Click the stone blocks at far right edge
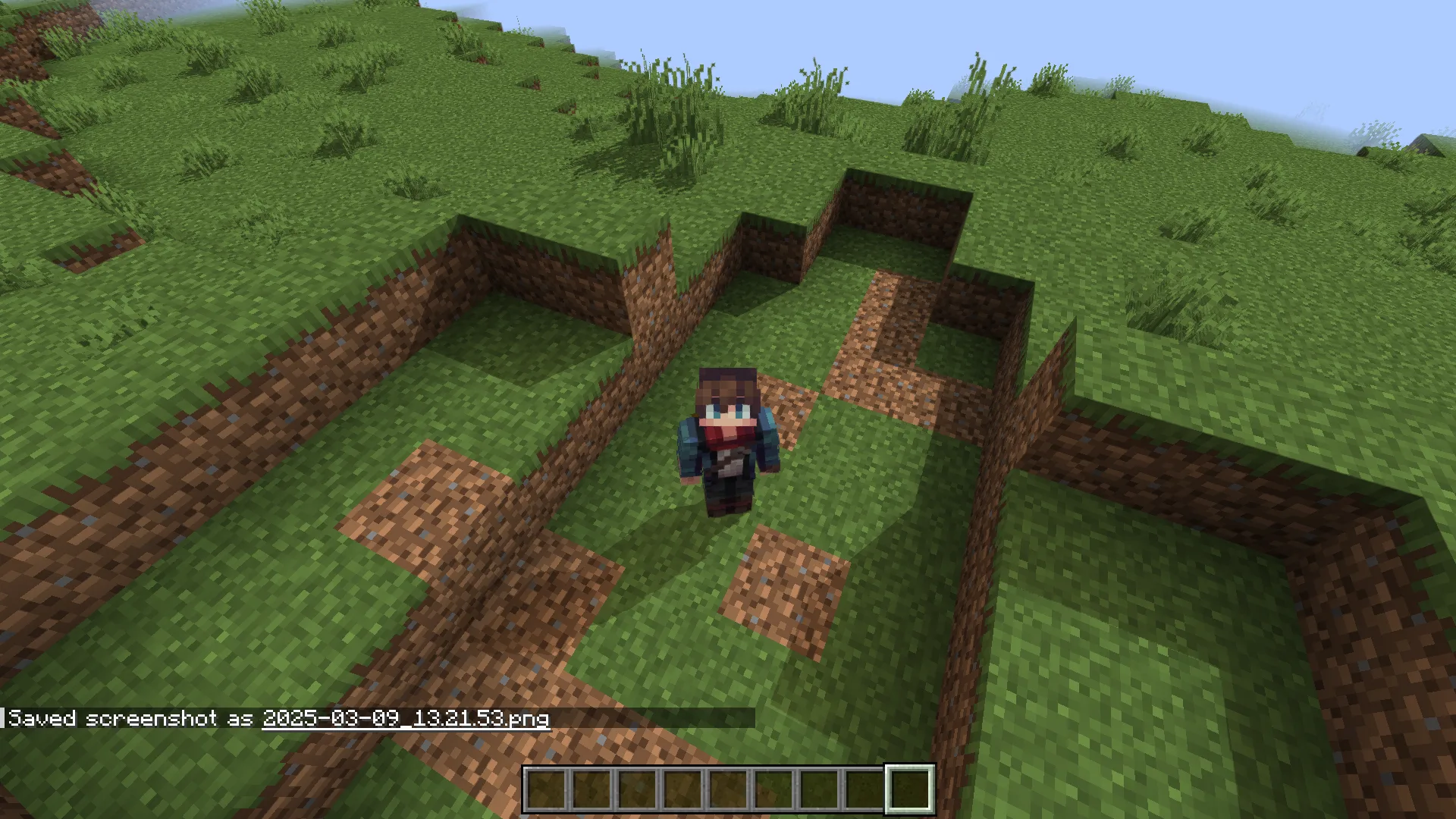The height and width of the screenshot is (819, 1456). point(1426,144)
